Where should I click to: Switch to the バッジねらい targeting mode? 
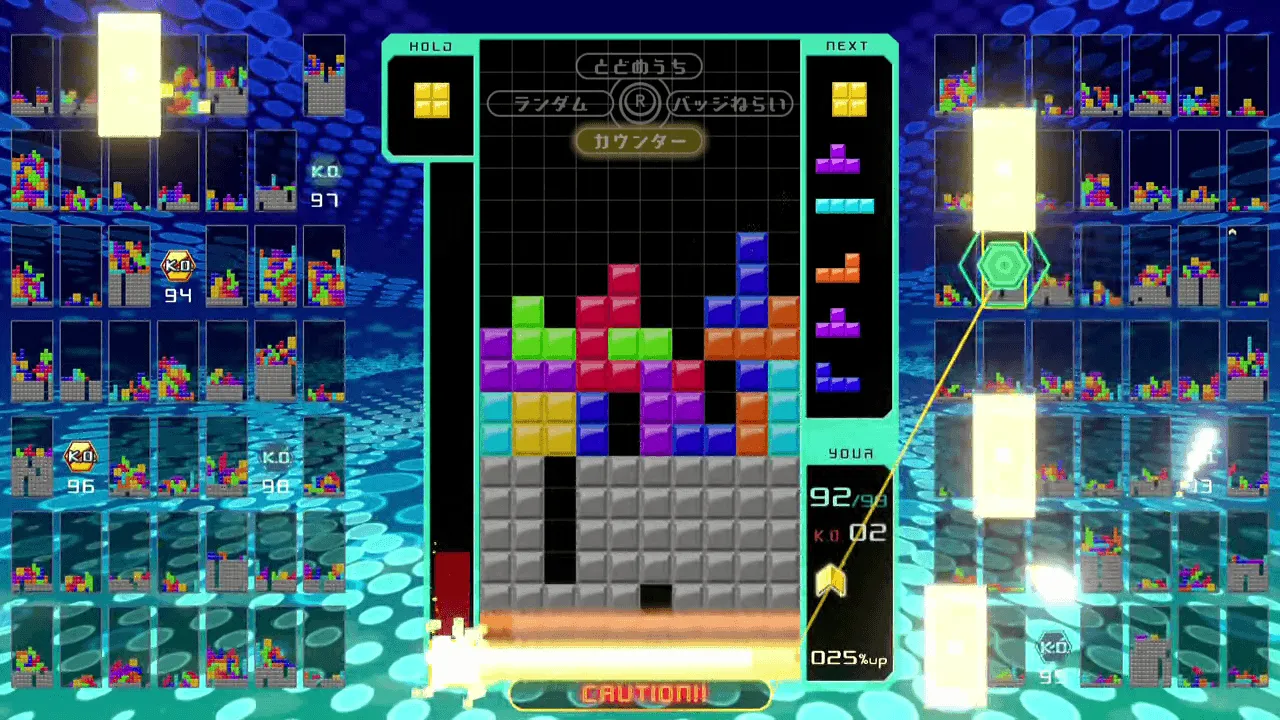(x=733, y=104)
